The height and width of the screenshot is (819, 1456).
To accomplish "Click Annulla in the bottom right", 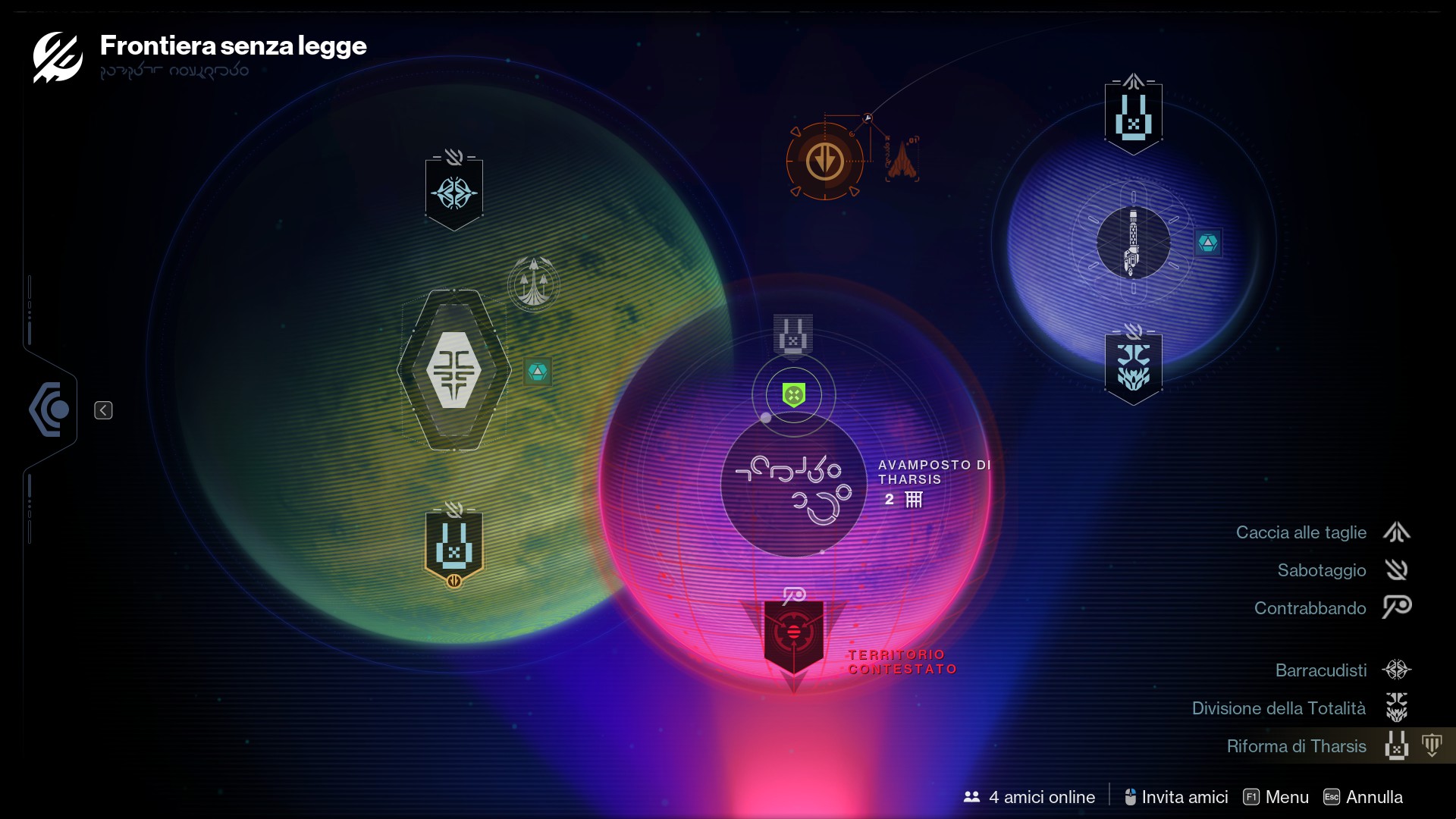I will [1374, 797].
